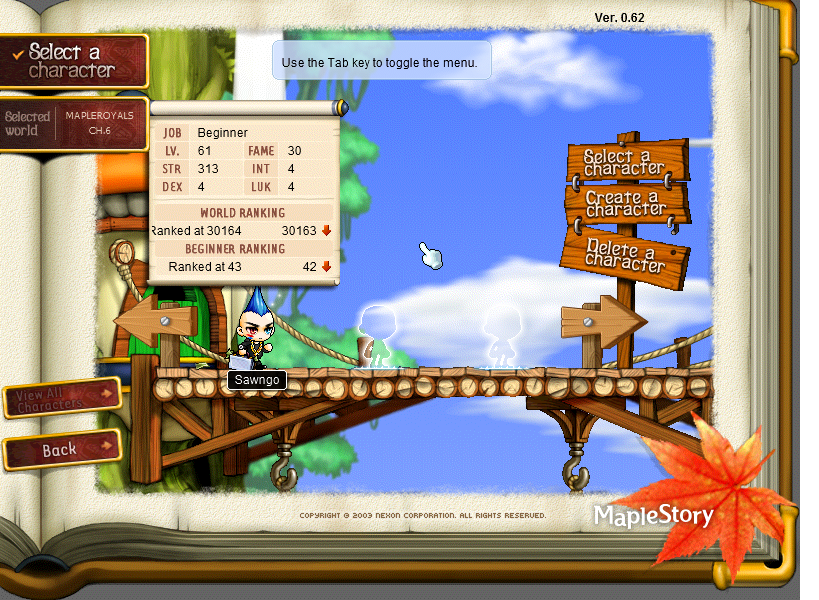819x600 pixels.
Task: Click the Select a character wooden sign
Action: click(x=627, y=162)
